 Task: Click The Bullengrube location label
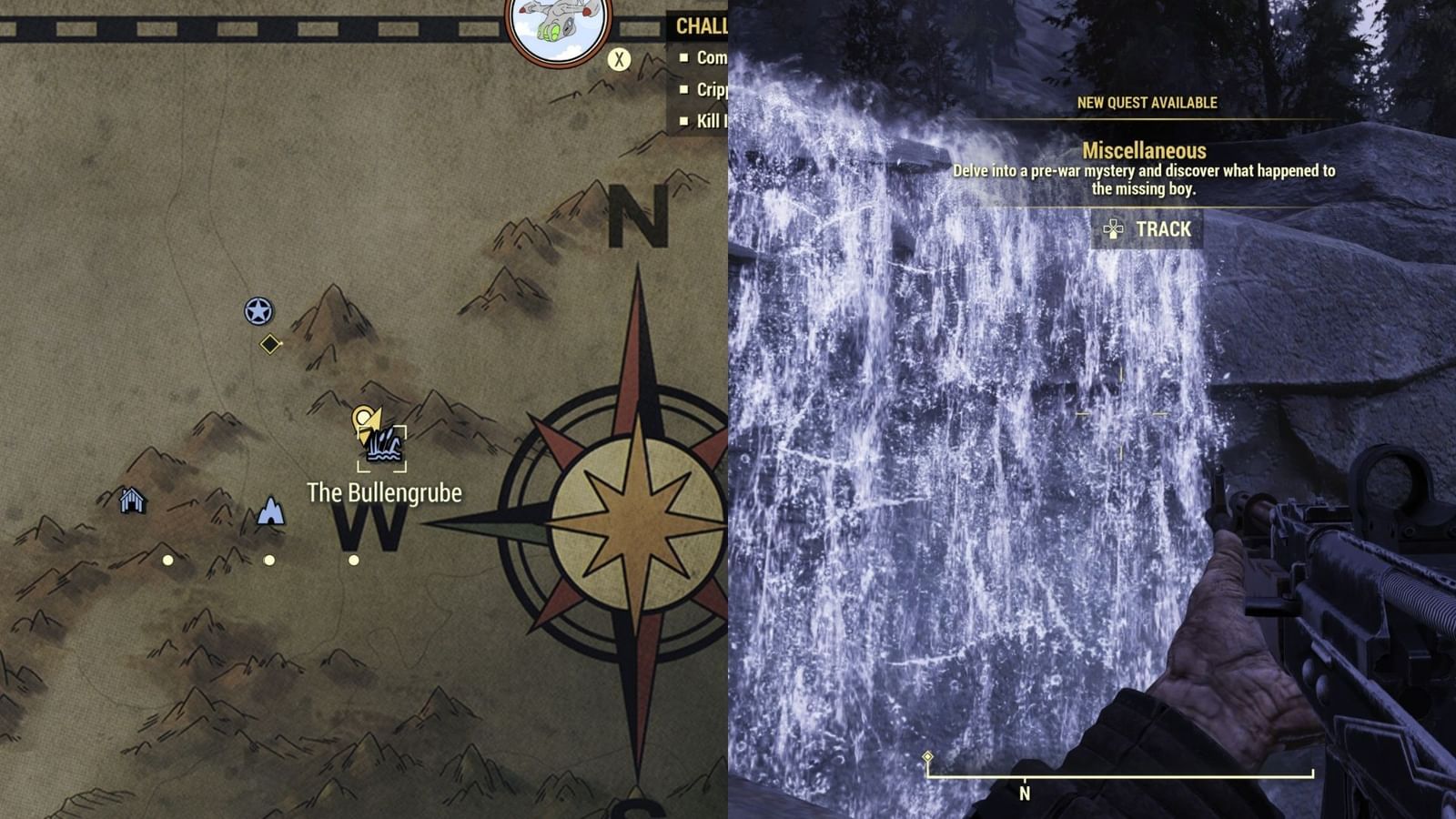[385, 490]
